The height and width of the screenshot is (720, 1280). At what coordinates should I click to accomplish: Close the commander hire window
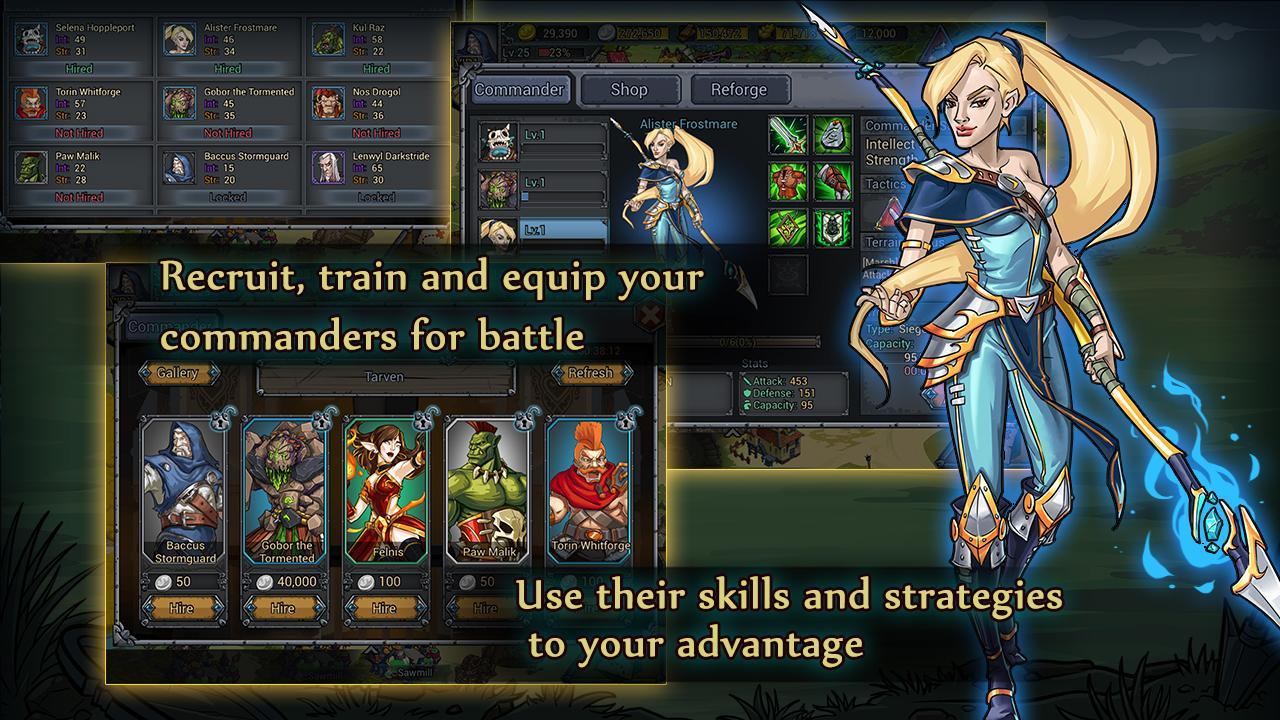[x=649, y=317]
